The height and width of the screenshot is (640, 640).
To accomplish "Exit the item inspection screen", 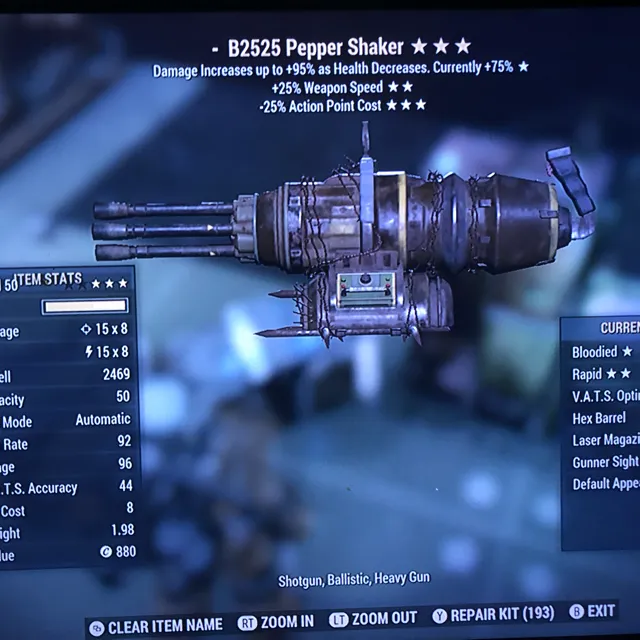I will point(592,611).
